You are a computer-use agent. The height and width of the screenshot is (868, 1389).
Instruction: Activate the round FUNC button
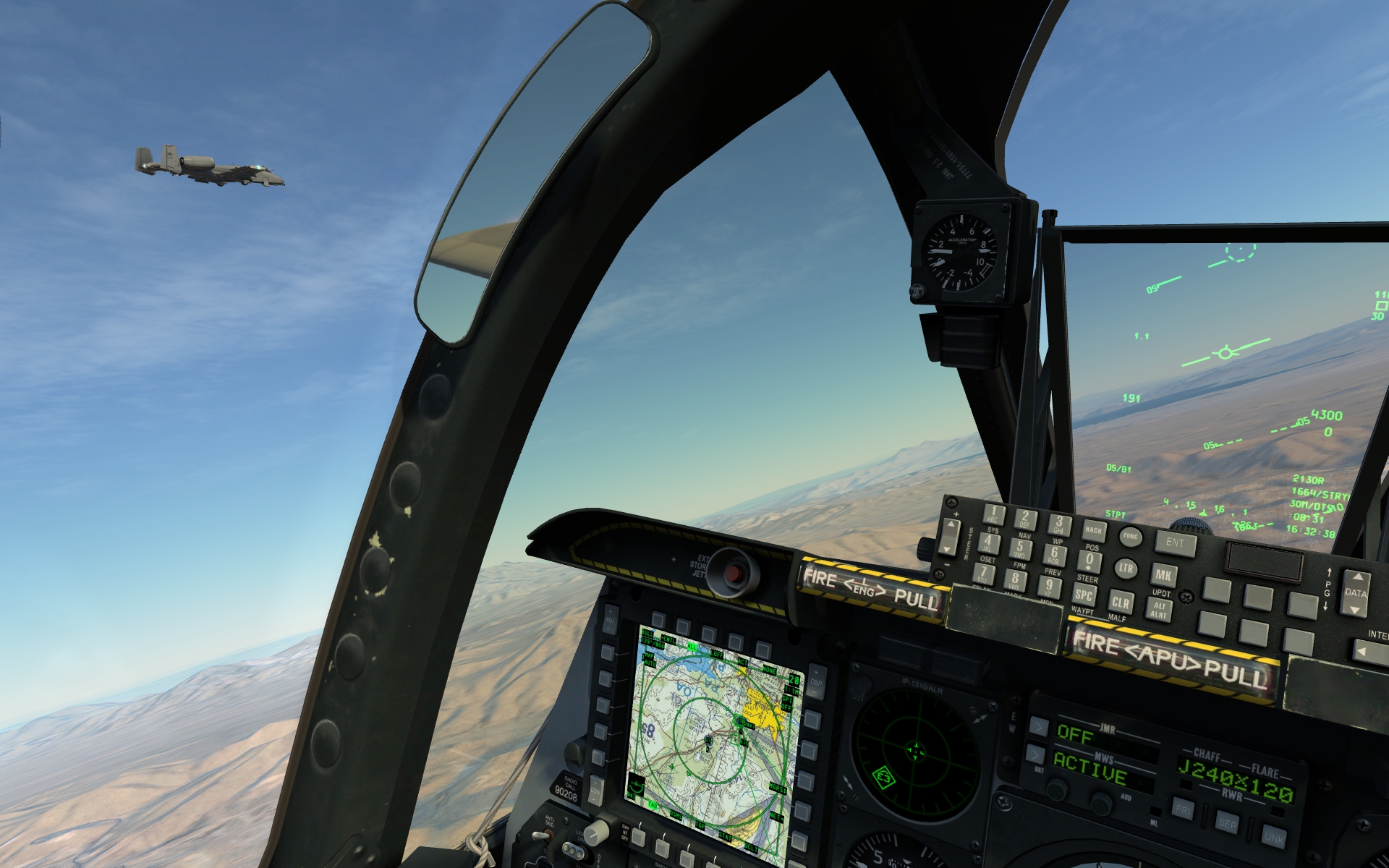pos(1130,537)
